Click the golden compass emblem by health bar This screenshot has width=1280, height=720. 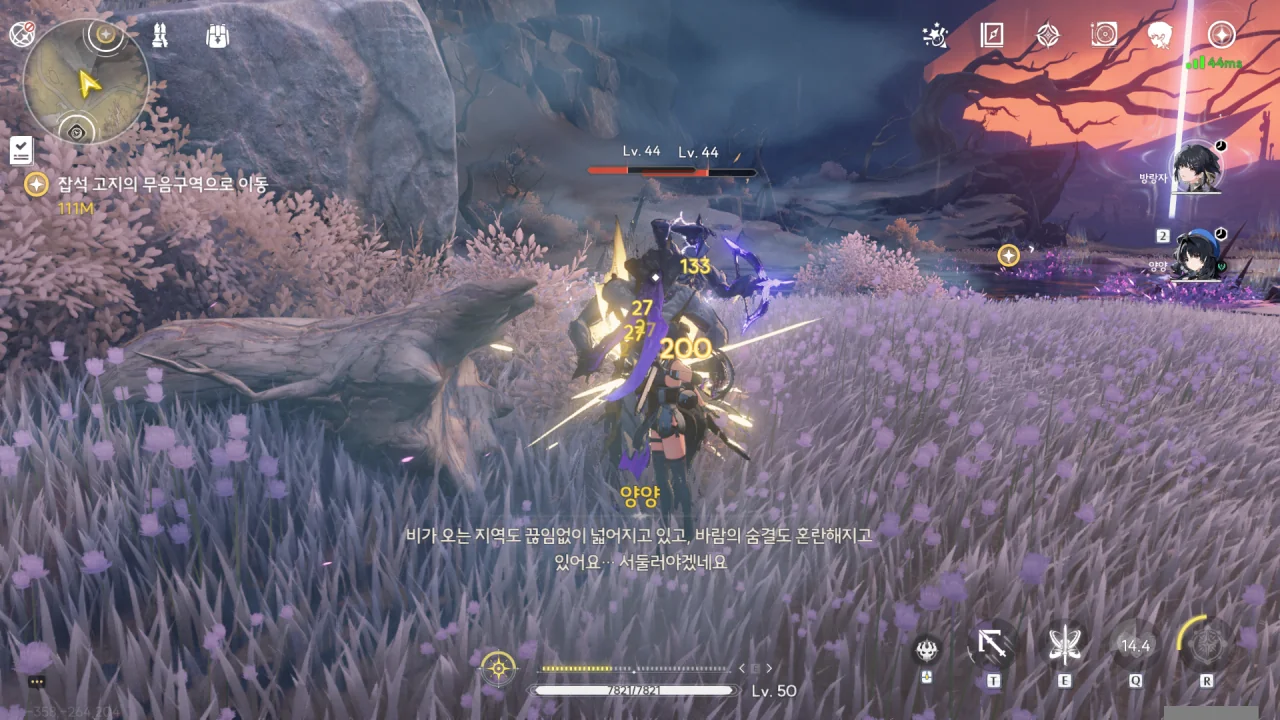click(x=498, y=667)
